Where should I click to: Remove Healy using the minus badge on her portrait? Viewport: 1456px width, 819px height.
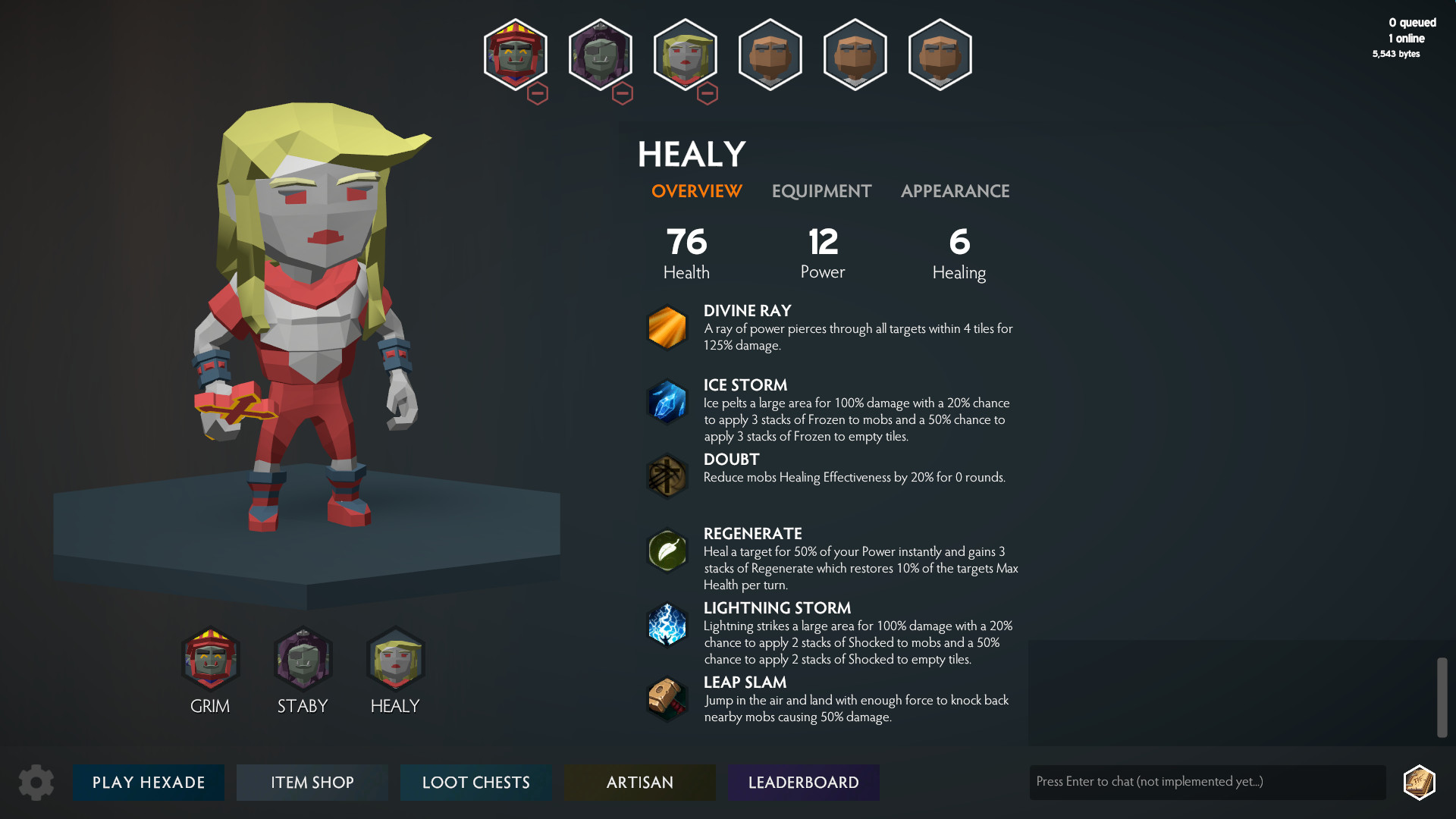click(x=708, y=93)
